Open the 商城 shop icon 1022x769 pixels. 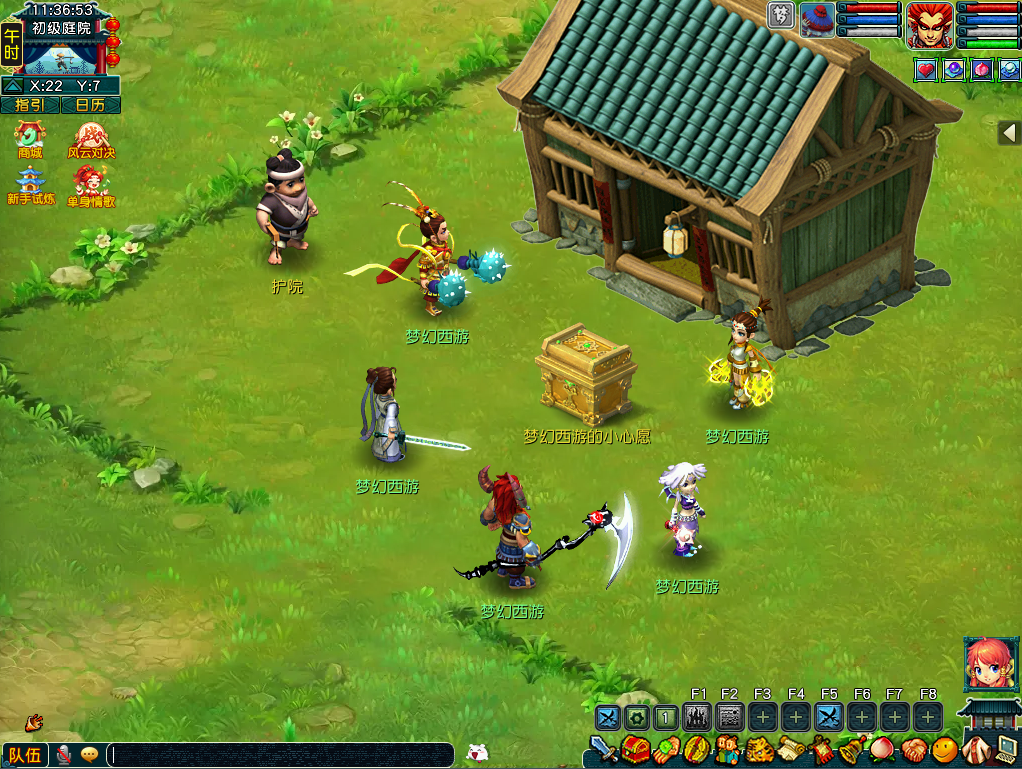pos(30,138)
